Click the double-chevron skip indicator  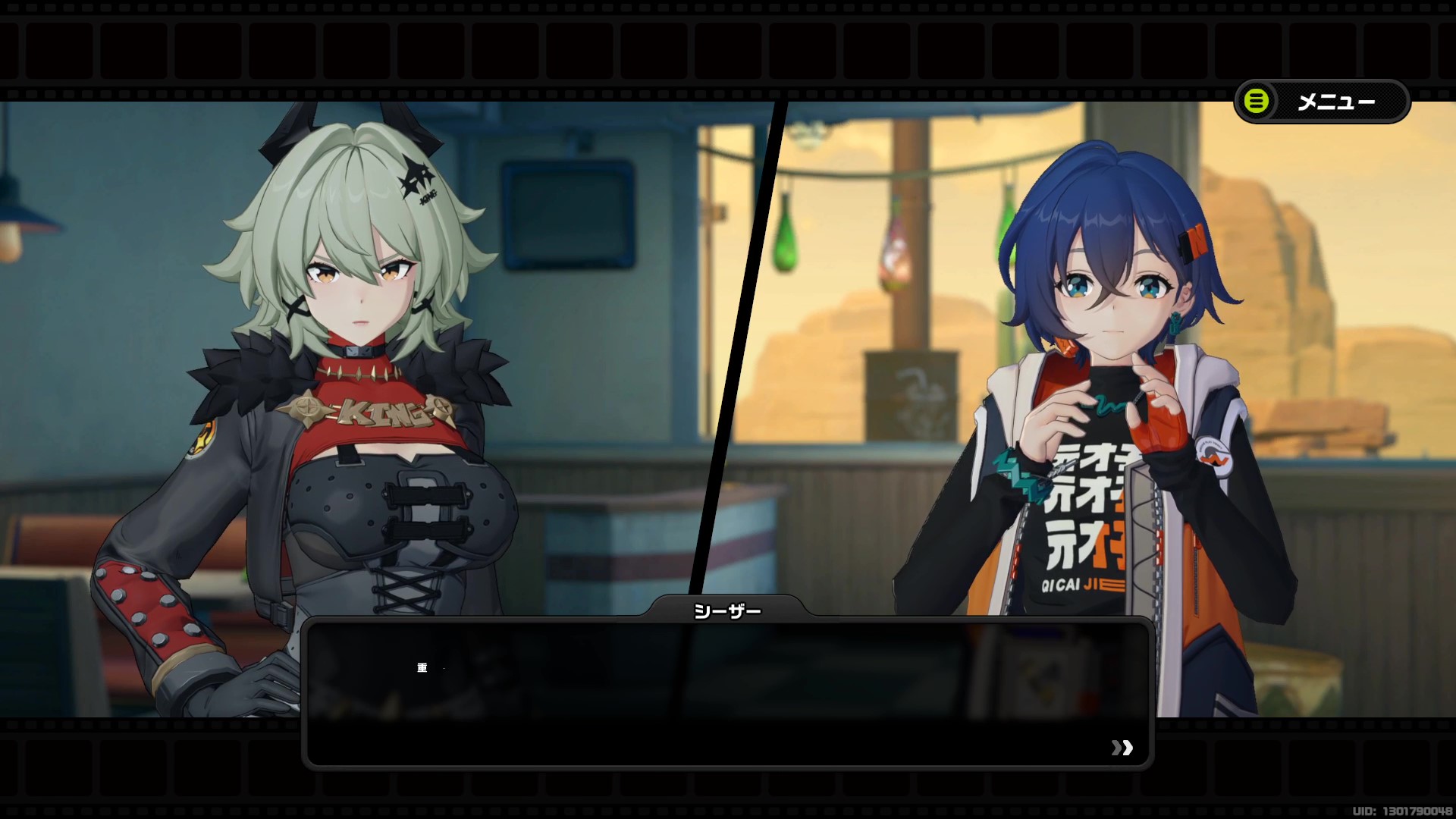(x=1121, y=749)
